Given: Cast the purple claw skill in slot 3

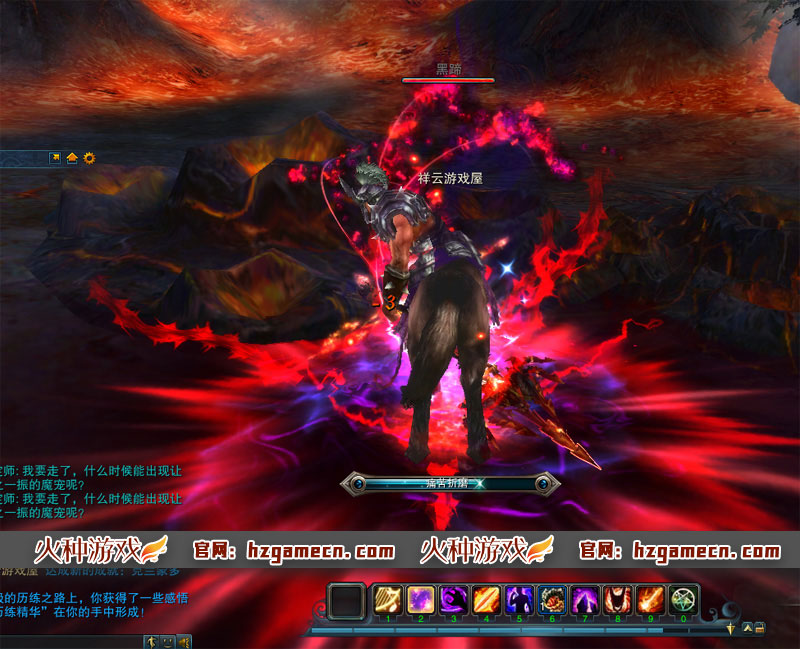Looking at the screenshot, I should coord(453,600).
